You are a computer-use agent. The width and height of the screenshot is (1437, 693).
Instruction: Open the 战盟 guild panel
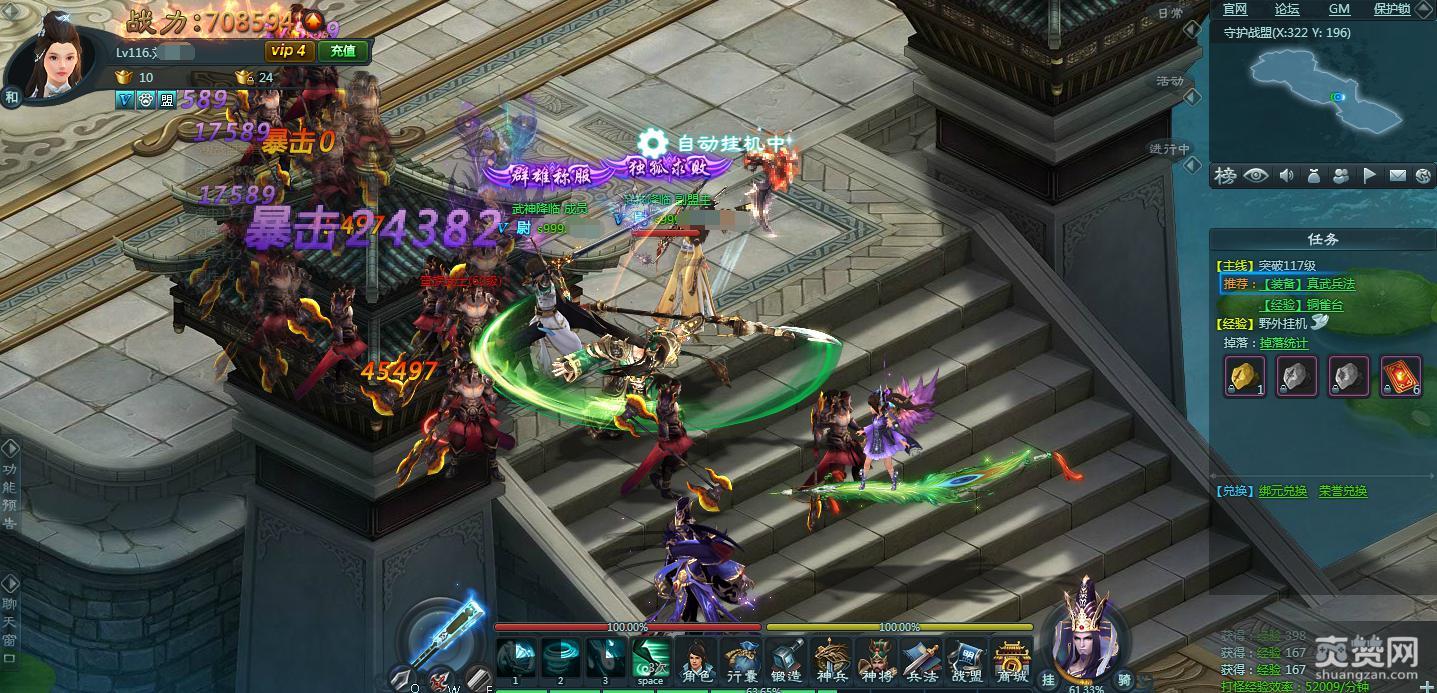coord(964,661)
